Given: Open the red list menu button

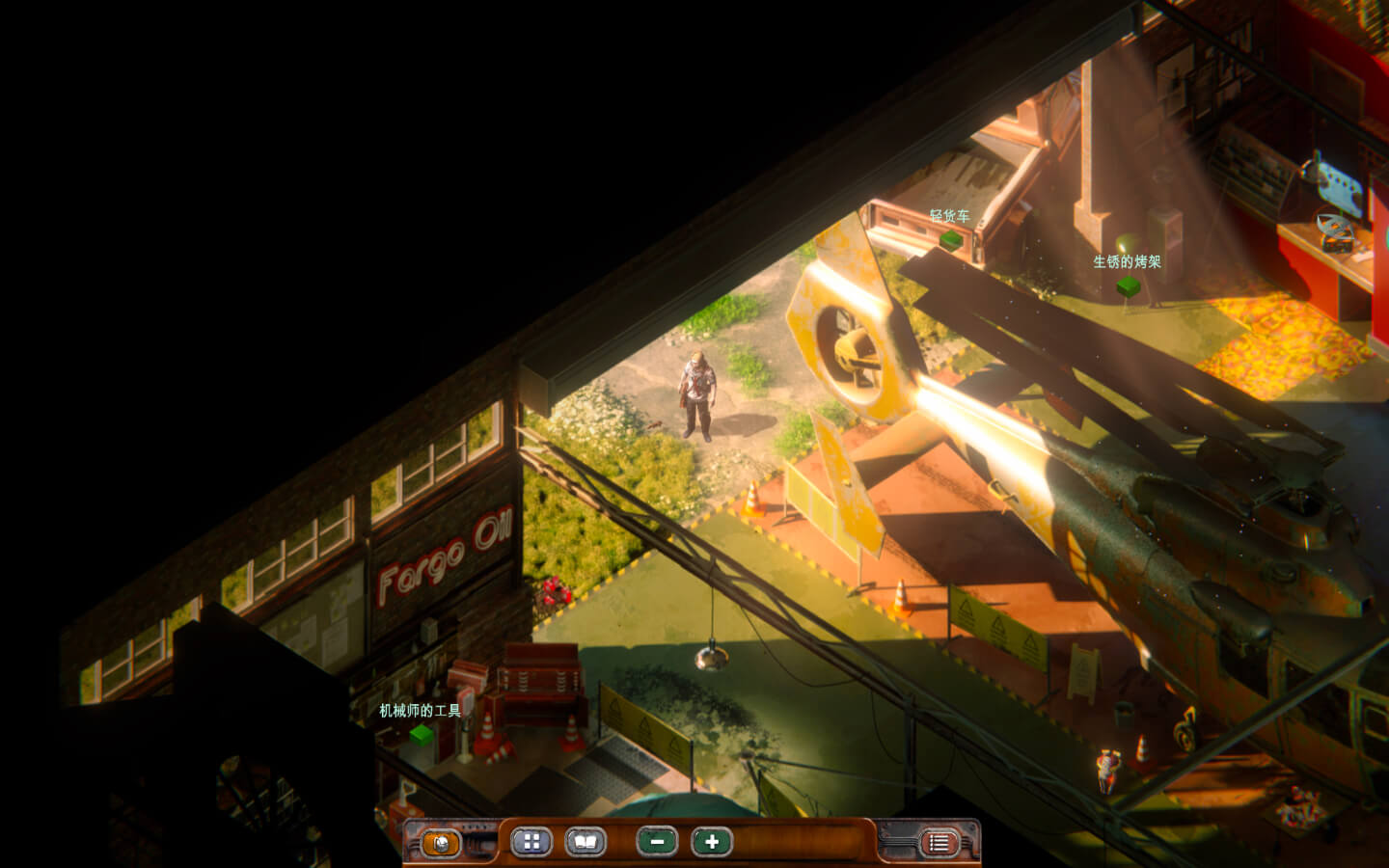Looking at the screenshot, I should 938,843.
